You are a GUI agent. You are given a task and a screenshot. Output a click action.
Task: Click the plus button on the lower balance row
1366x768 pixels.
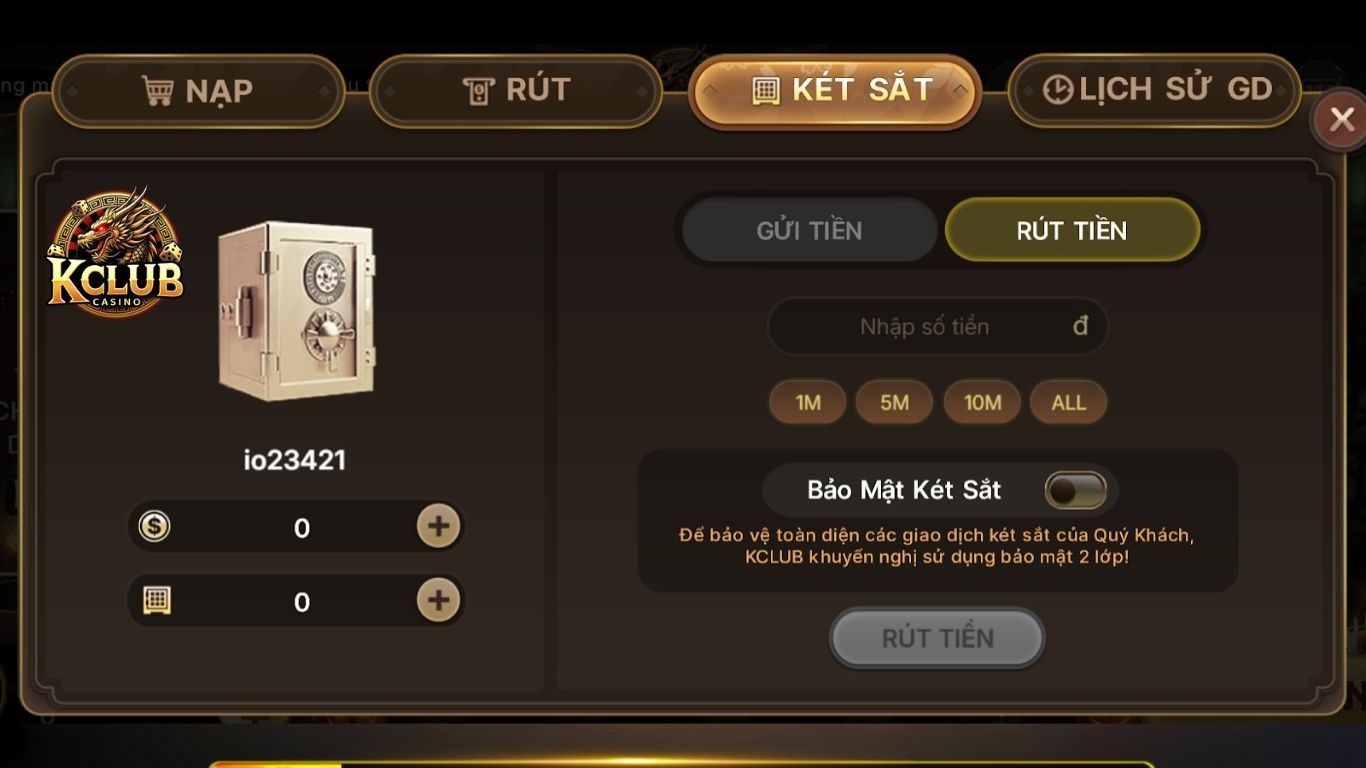[437, 601]
